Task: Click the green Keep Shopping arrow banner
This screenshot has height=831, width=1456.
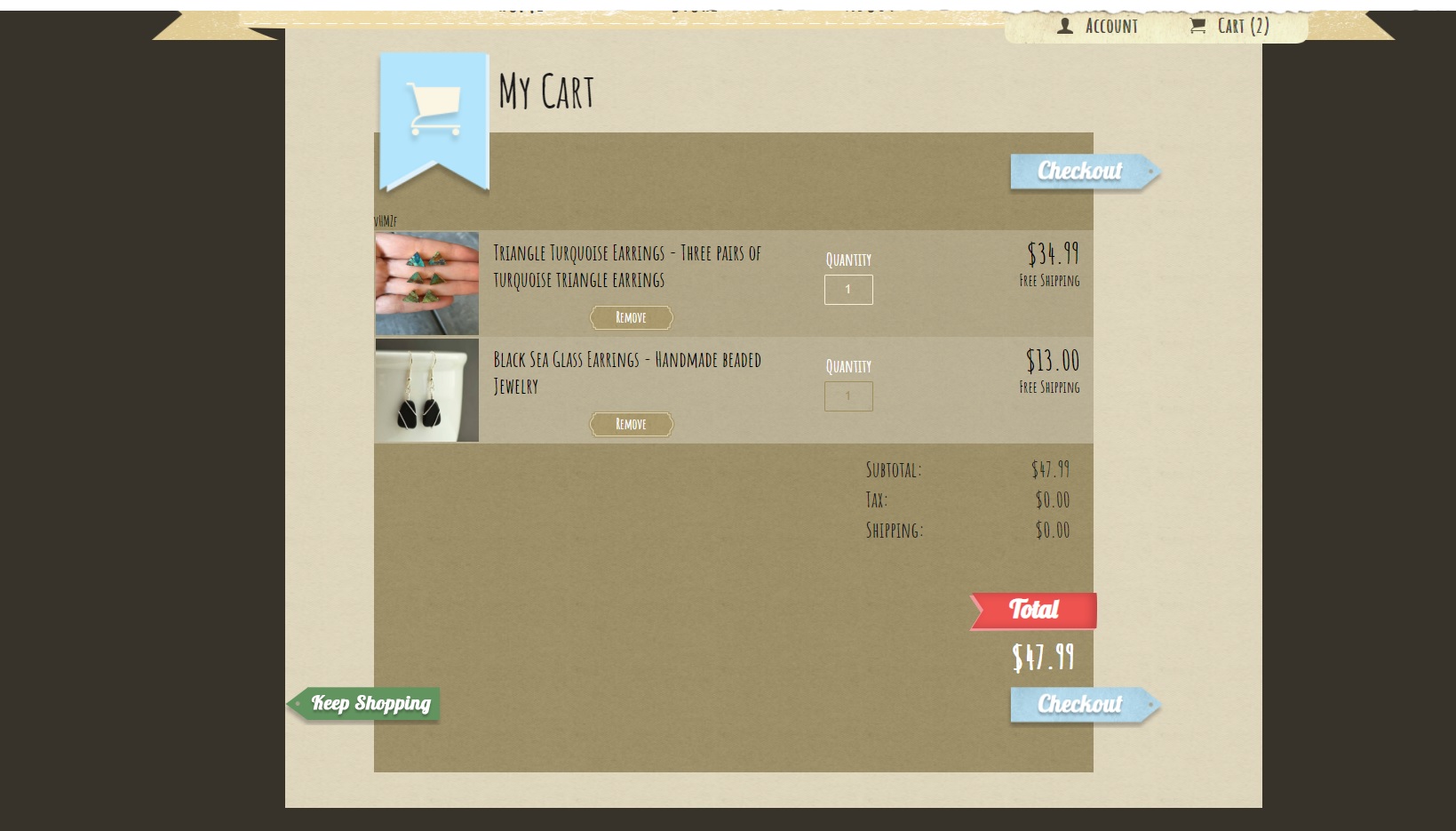Action: [369, 703]
